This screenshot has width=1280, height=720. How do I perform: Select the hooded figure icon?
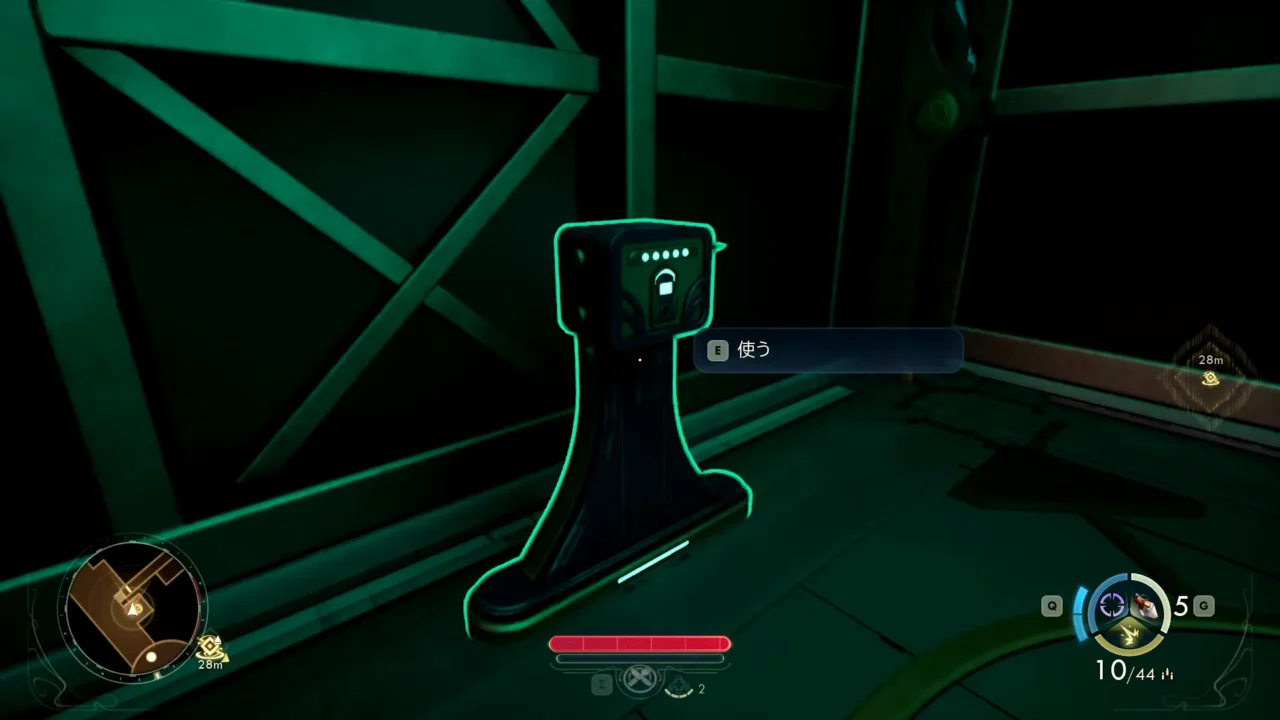click(679, 687)
